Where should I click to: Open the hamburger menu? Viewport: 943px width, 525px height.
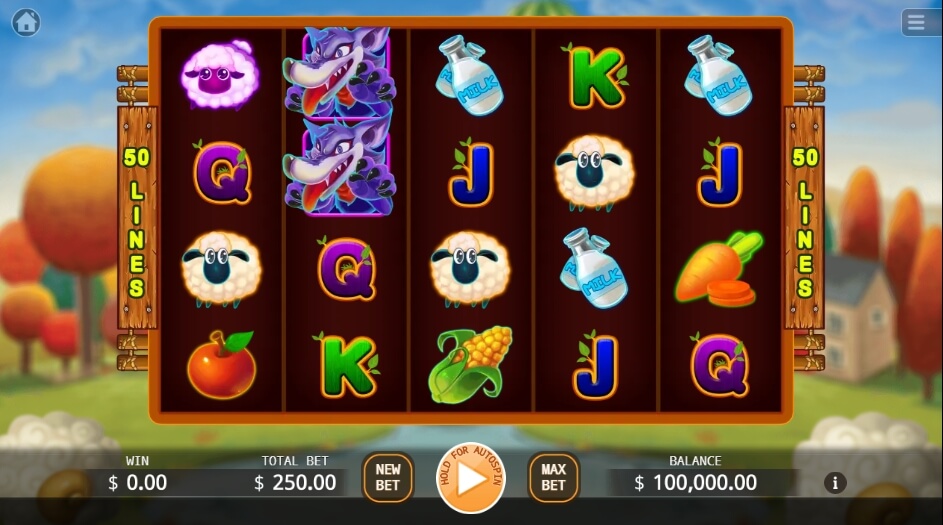pyautogui.click(x=915, y=22)
